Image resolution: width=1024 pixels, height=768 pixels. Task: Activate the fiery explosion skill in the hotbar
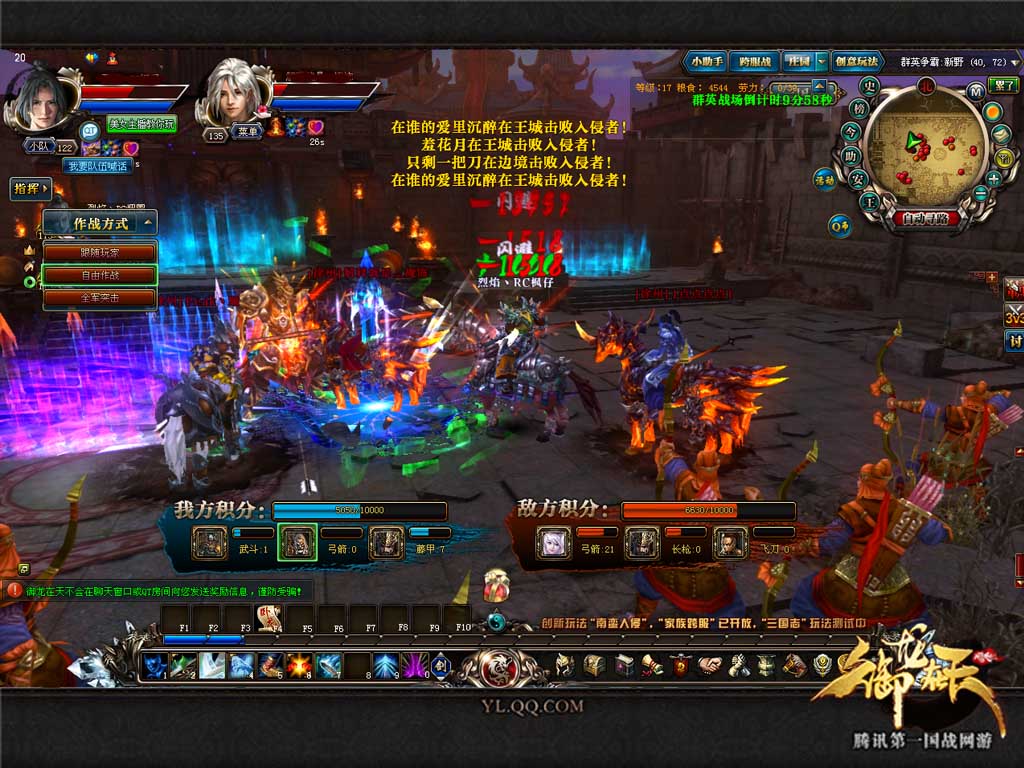tap(299, 664)
